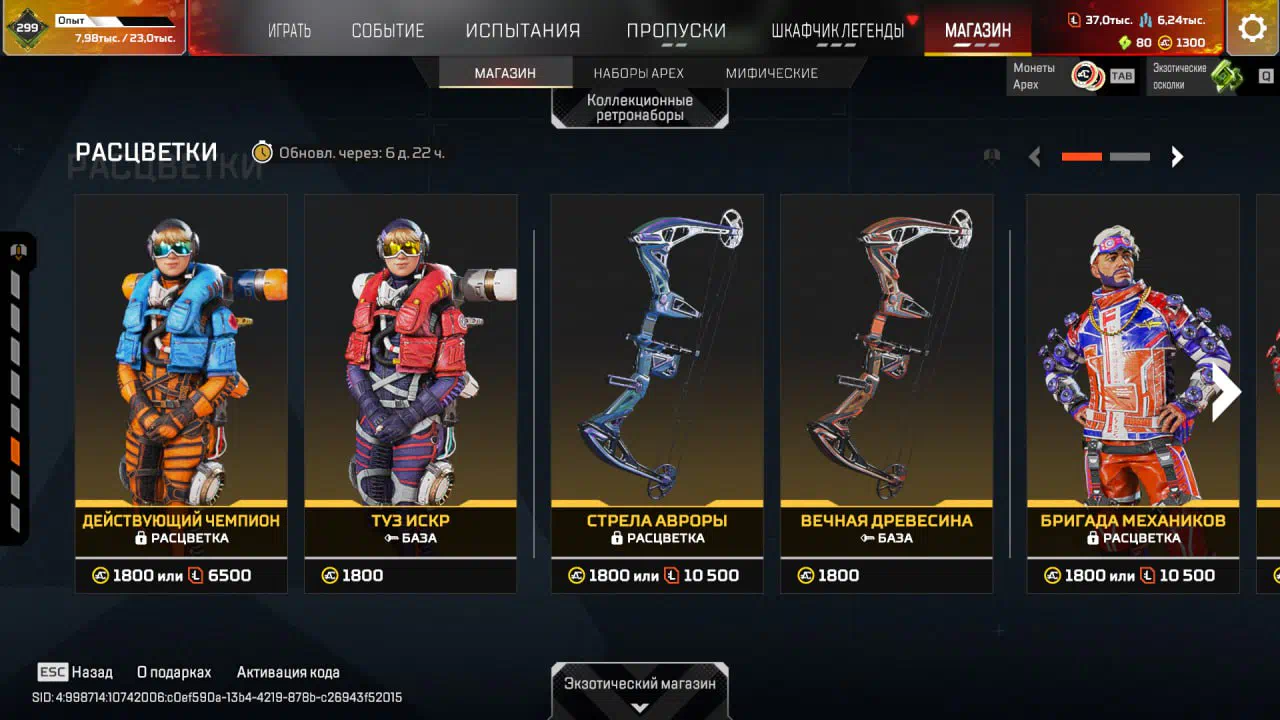This screenshot has width=1280, height=720.
Task: Open the Играть tab
Action: (x=289, y=30)
